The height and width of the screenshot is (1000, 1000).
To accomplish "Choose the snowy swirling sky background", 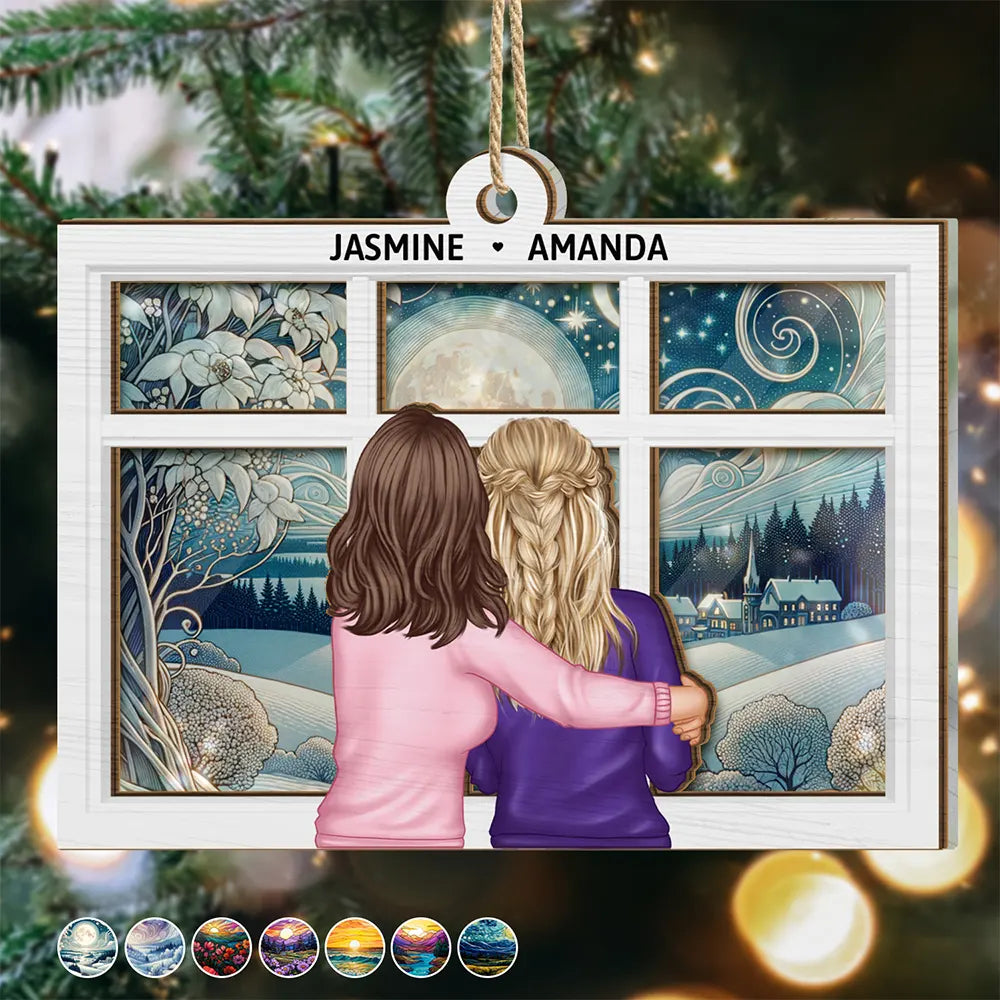I will (155, 947).
